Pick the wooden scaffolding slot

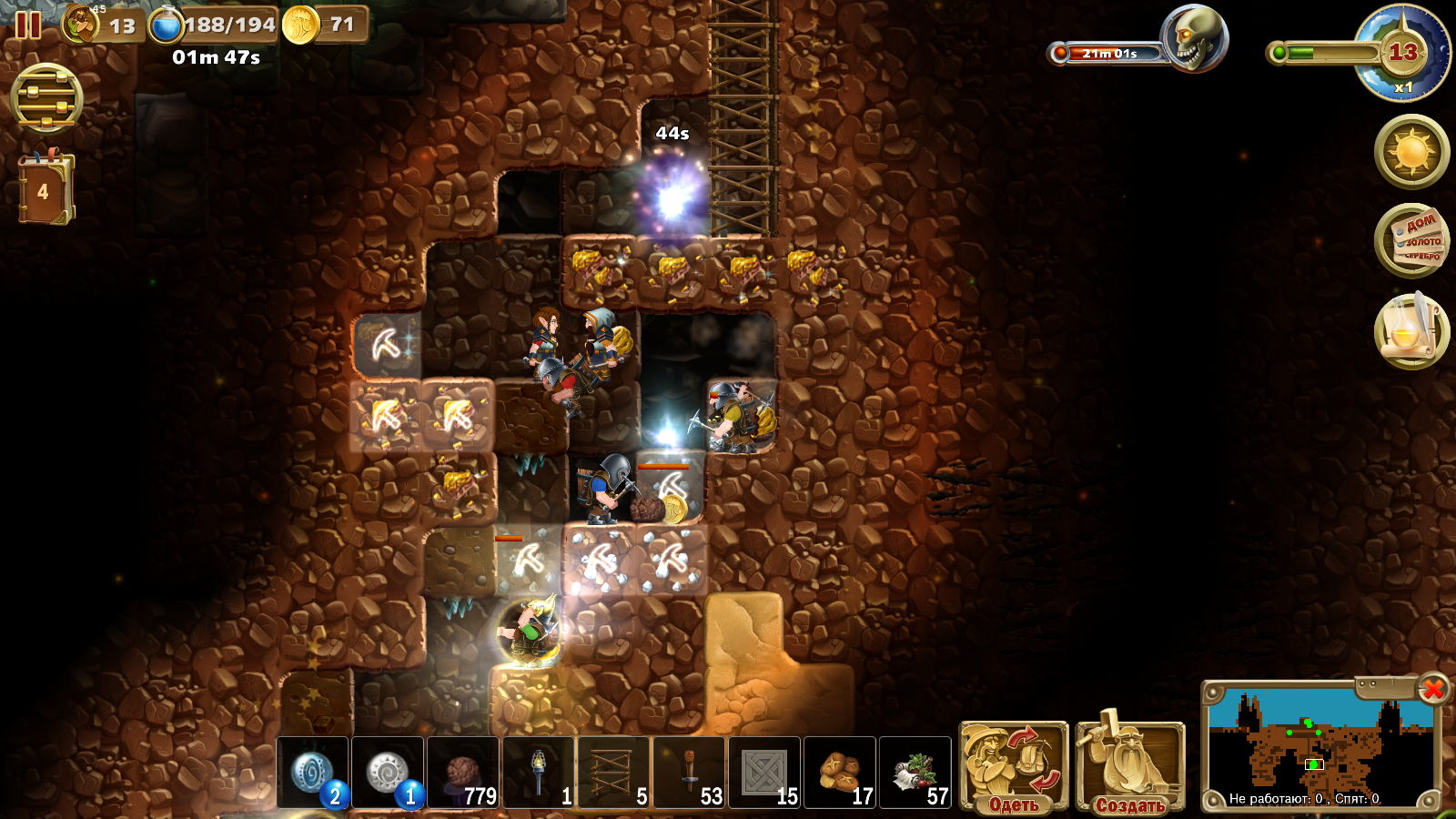pos(614,773)
